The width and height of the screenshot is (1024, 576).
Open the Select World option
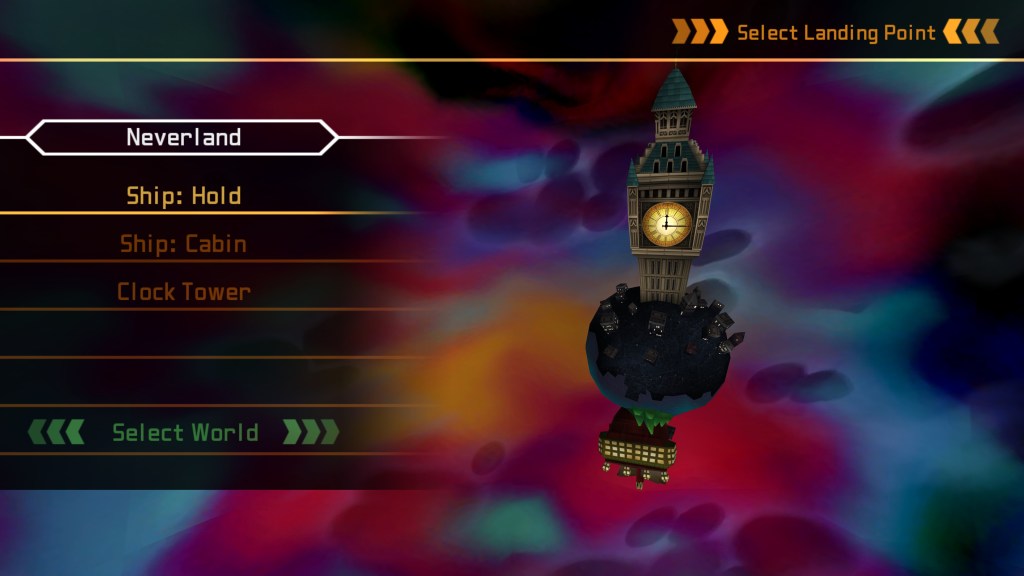[x=185, y=432]
